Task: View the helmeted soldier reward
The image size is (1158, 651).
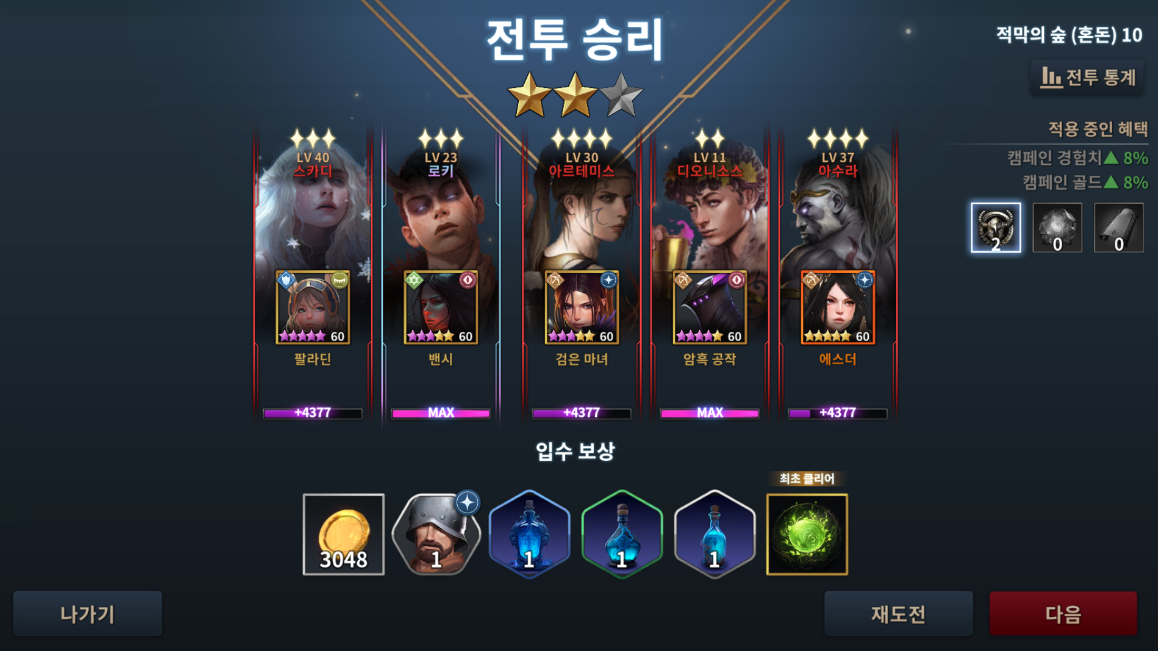Action: pos(436,535)
